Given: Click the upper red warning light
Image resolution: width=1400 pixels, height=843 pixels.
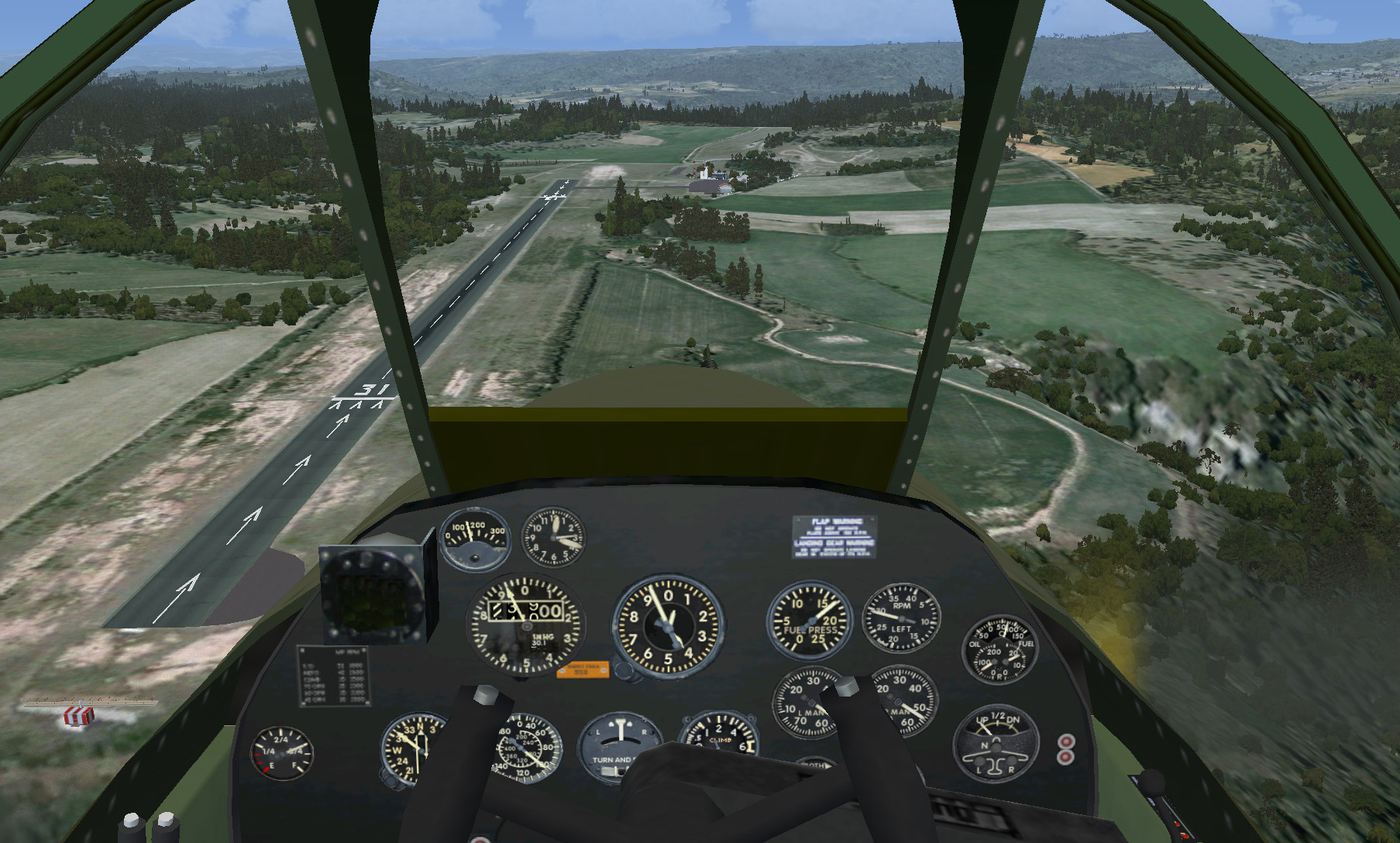Looking at the screenshot, I should [1066, 741].
